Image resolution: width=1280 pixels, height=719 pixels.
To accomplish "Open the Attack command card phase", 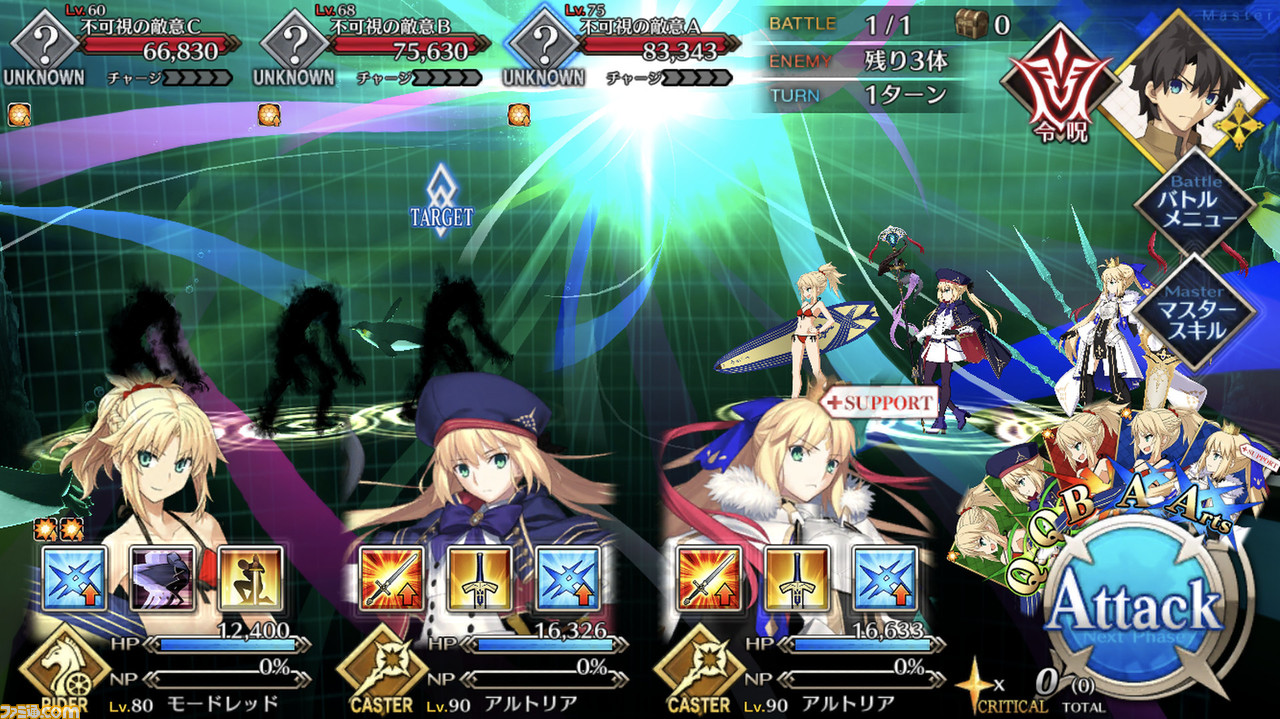I will click(x=1134, y=607).
